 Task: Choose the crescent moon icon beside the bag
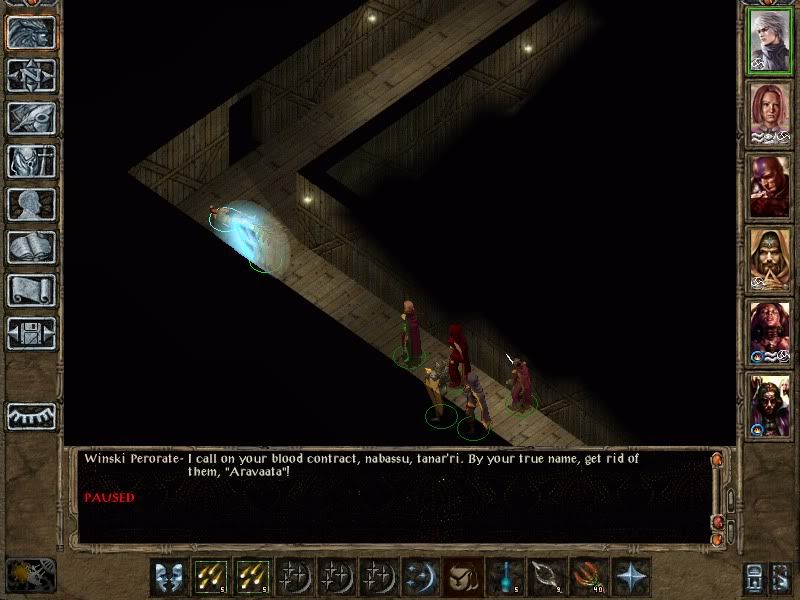point(420,578)
